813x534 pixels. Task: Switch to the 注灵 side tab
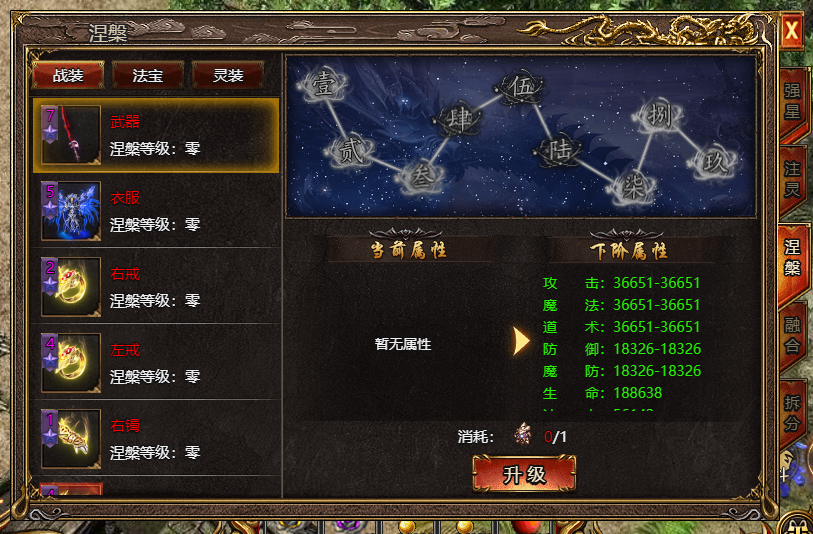tap(792, 180)
